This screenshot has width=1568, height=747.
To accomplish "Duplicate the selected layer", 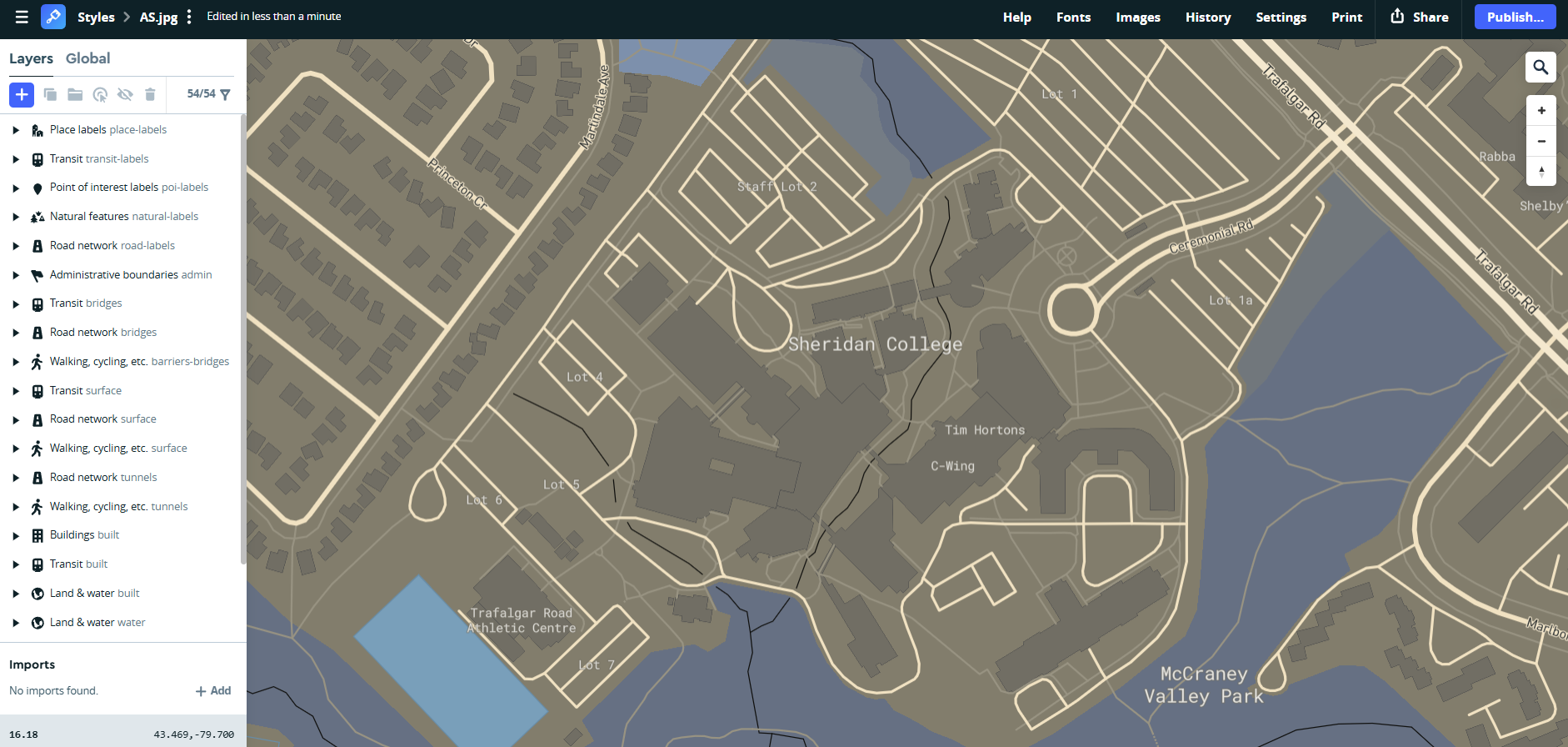I will click(50, 95).
